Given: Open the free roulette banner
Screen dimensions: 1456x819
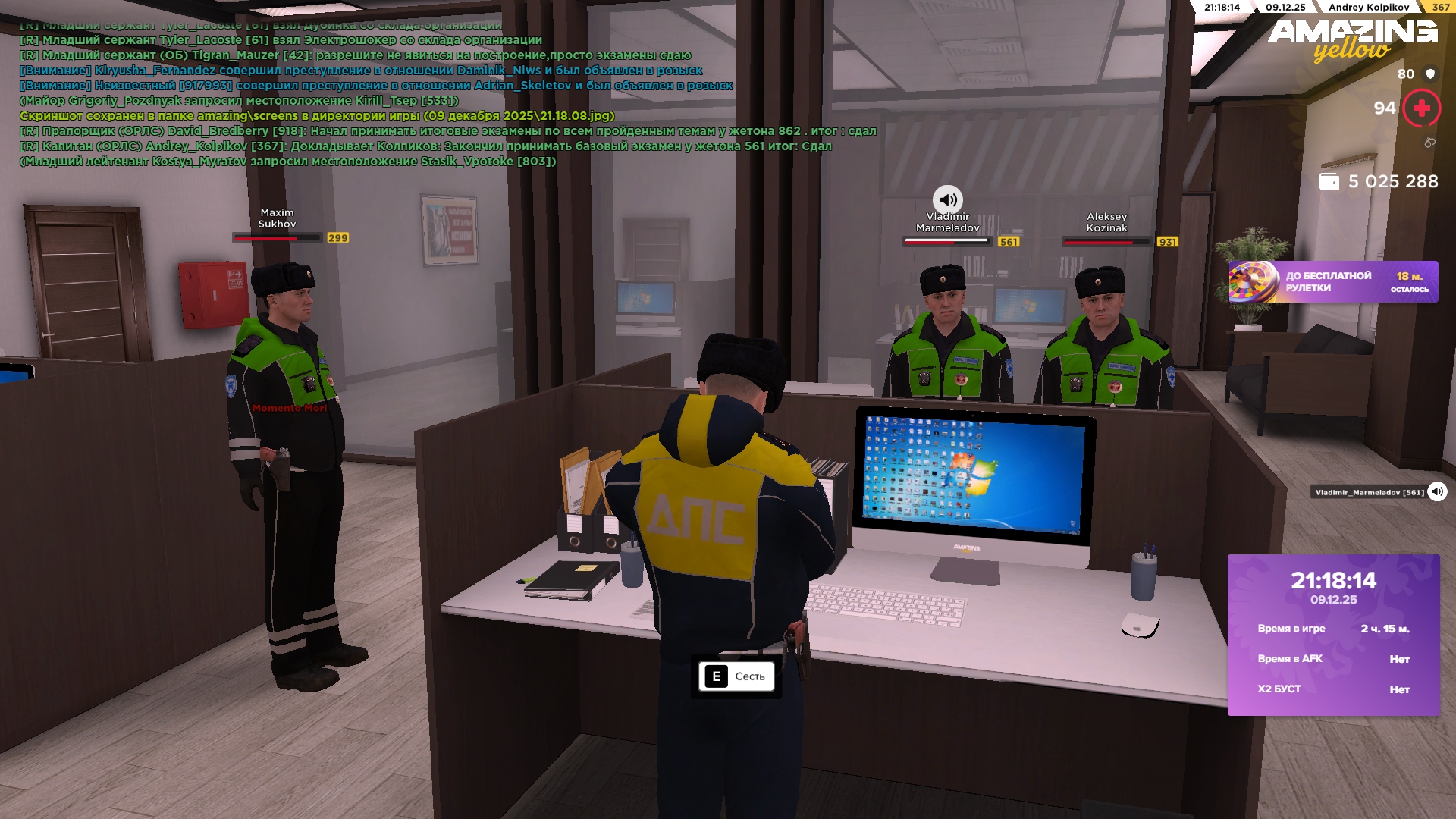Looking at the screenshot, I should [x=1332, y=282].
